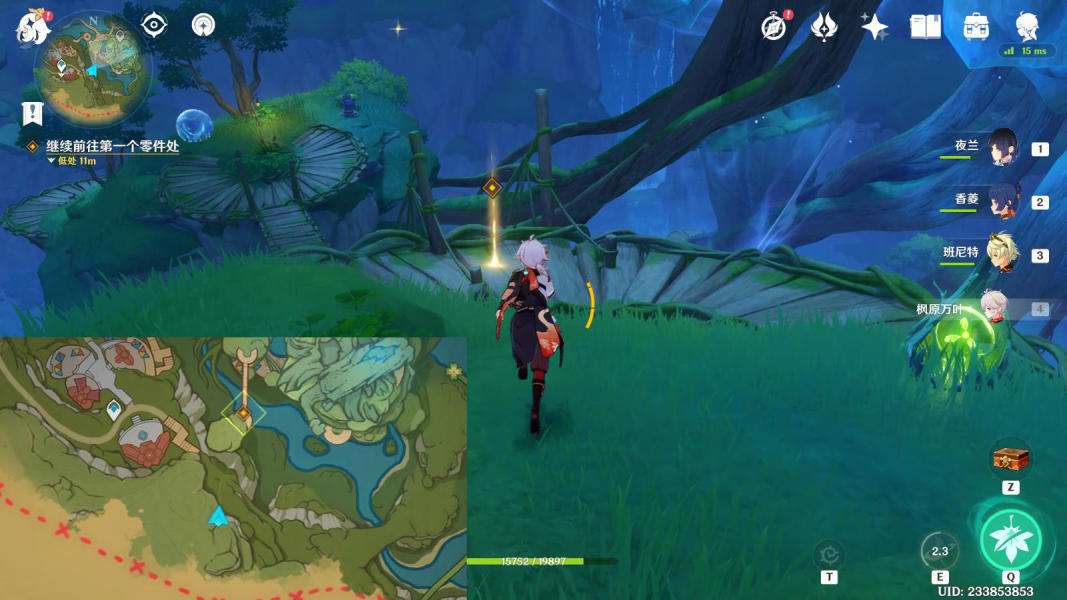Open the adventurer handbook book icon
1067x600 pixels.
926,27
